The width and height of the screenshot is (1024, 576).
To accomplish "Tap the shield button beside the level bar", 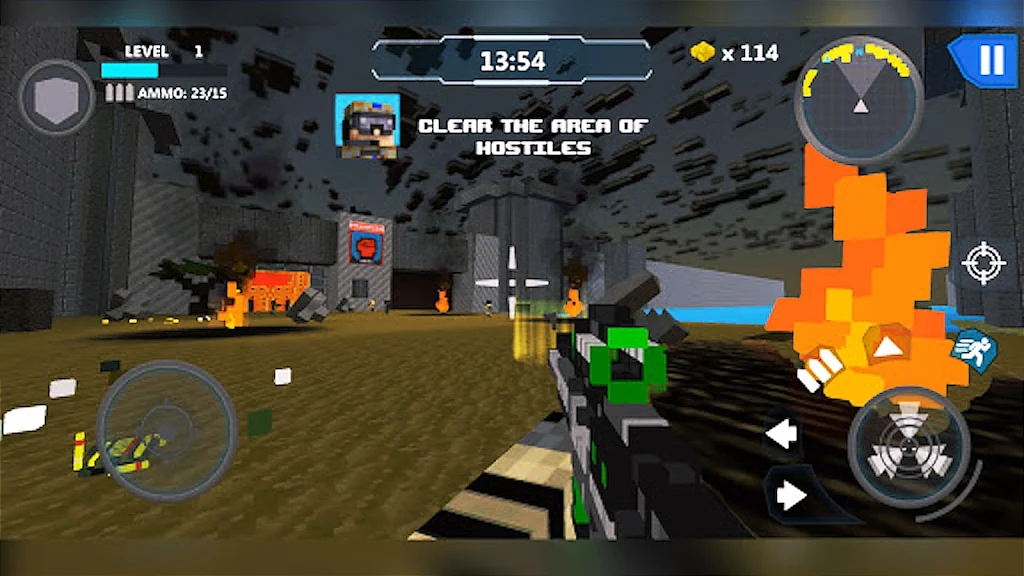I will (58, 98).
